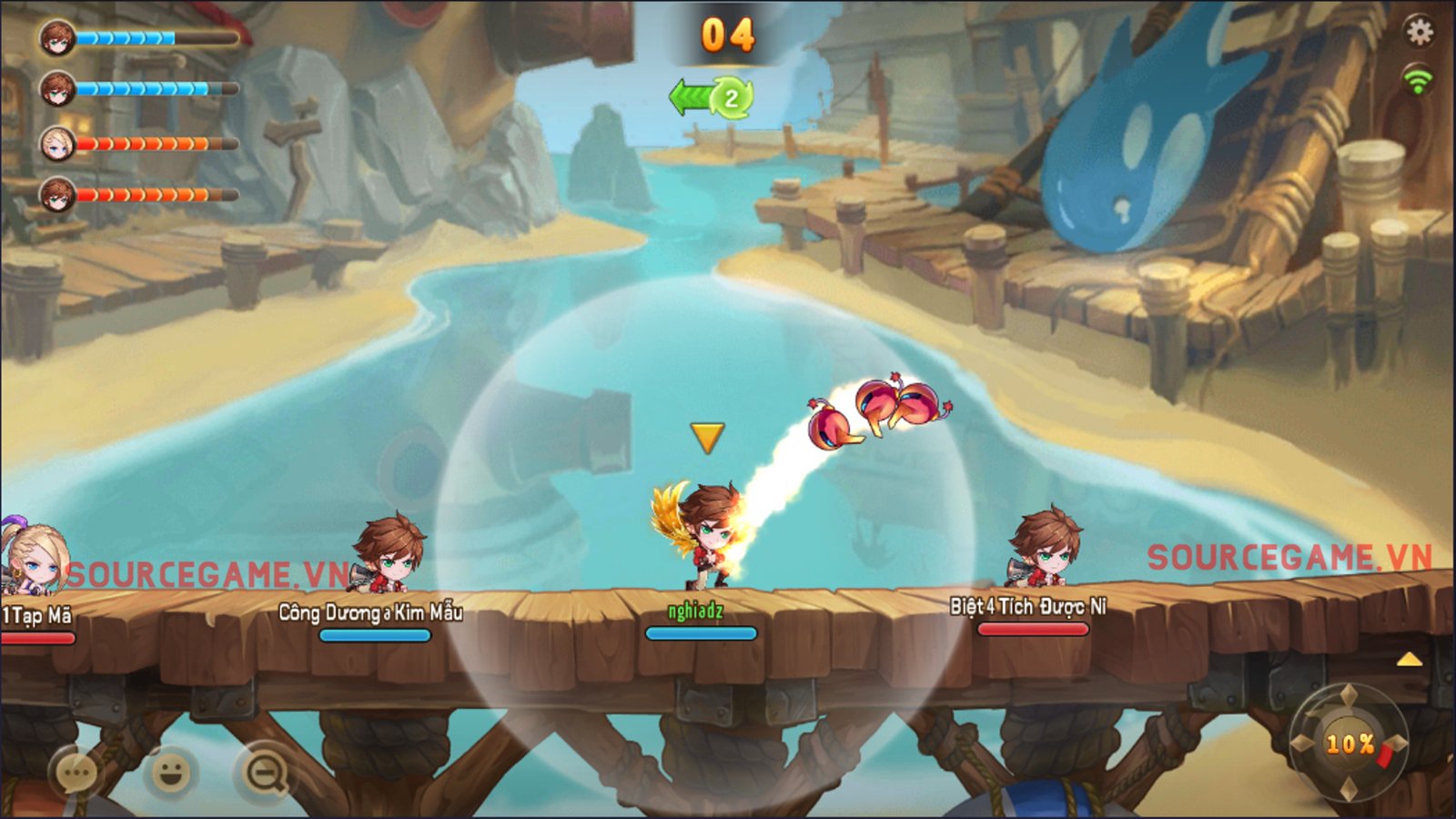Open the chat speech bubble

coord(76,773)
